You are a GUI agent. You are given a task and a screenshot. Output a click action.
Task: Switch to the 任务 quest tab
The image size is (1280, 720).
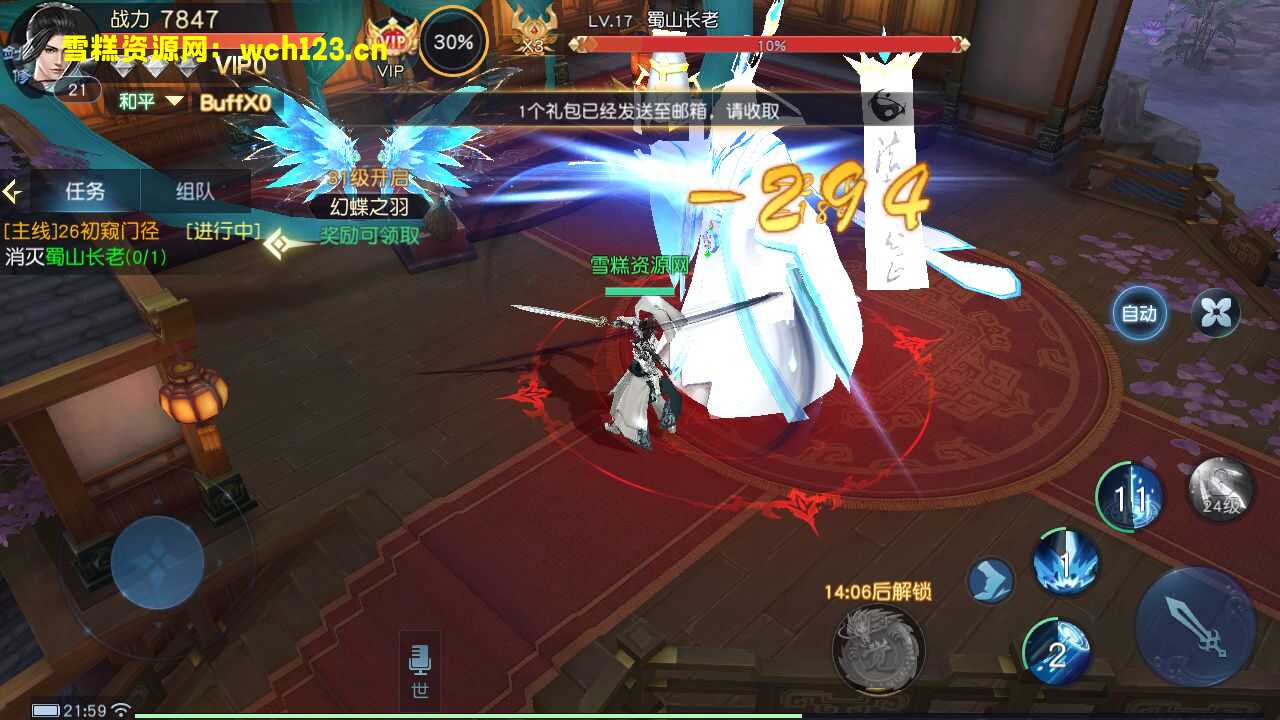tap(85, 191)
